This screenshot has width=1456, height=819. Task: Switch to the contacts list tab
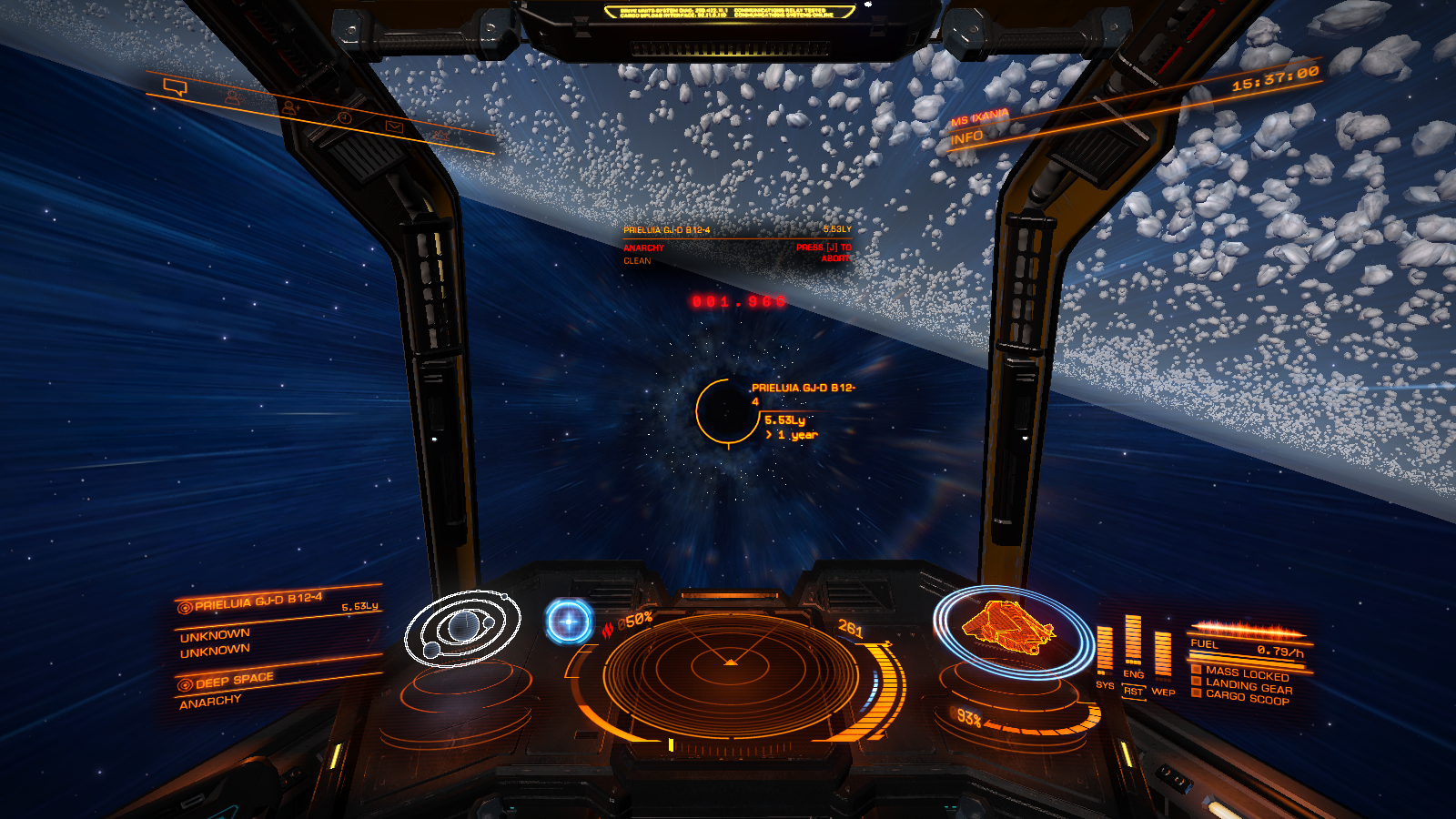pos(233,96)
